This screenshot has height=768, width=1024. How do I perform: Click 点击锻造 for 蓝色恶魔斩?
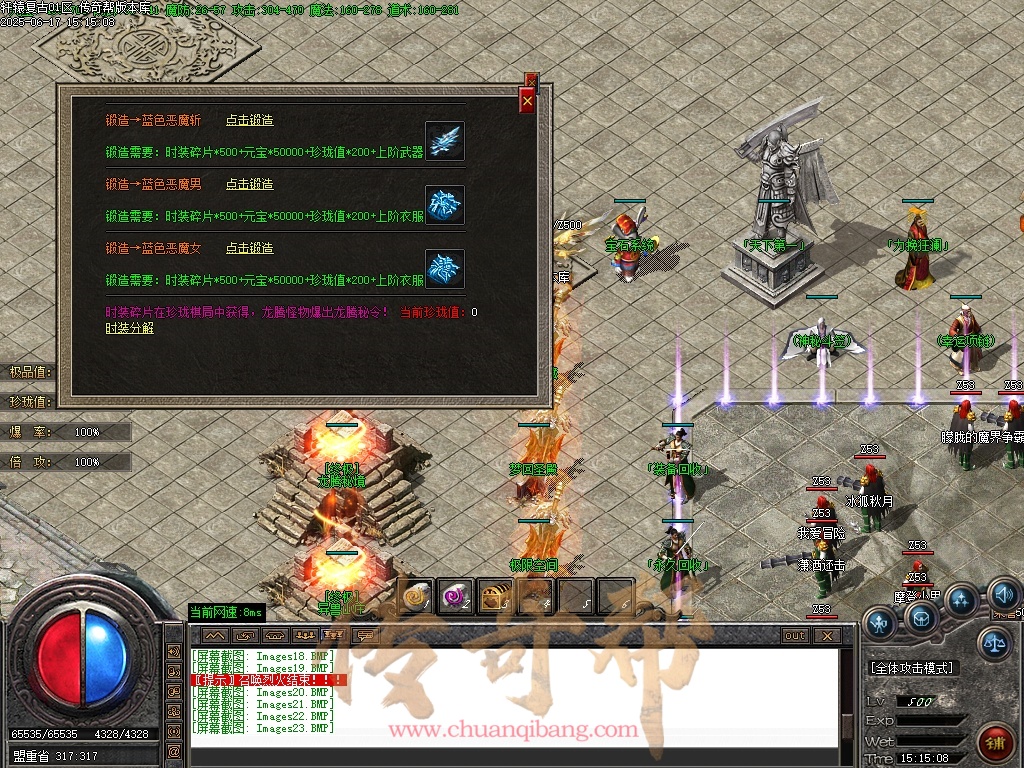(x=249, y=120)
